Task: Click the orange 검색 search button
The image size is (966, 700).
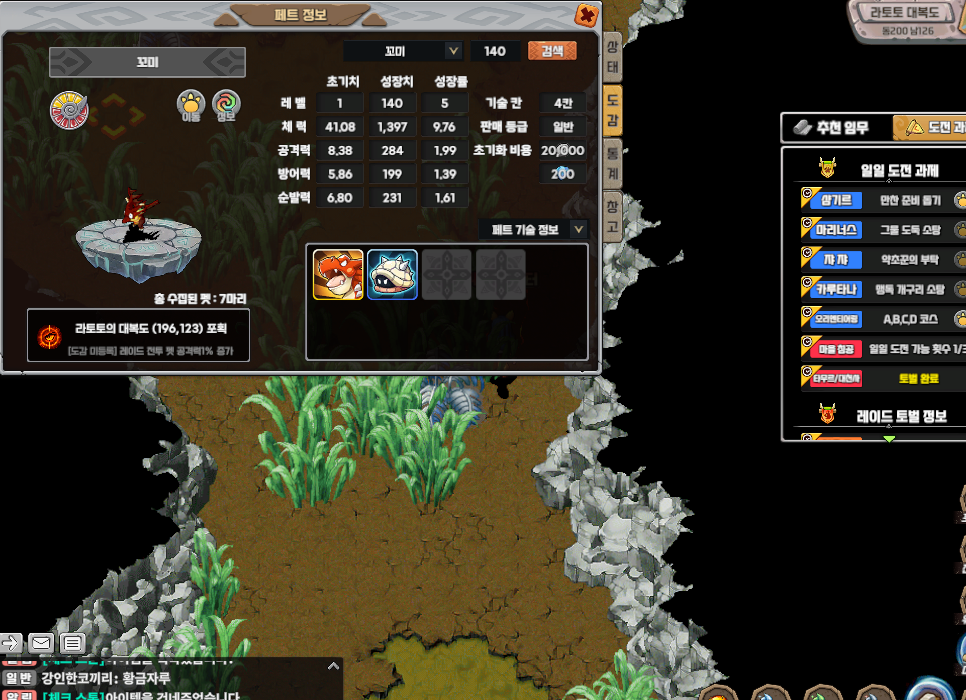Action: [x=552, y=51]
